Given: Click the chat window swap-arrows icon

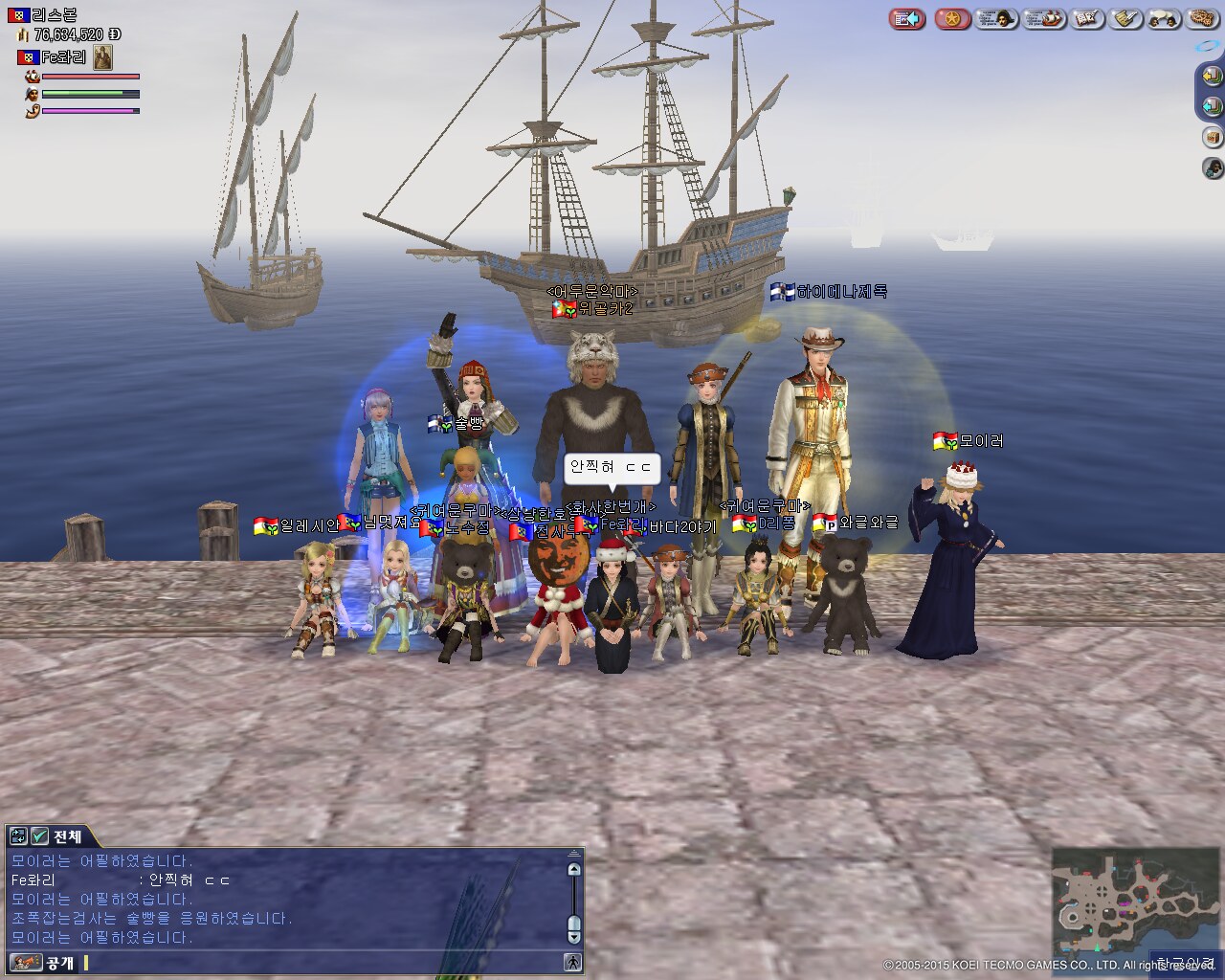Looking at the screenshot, I should tap(19, 836).
